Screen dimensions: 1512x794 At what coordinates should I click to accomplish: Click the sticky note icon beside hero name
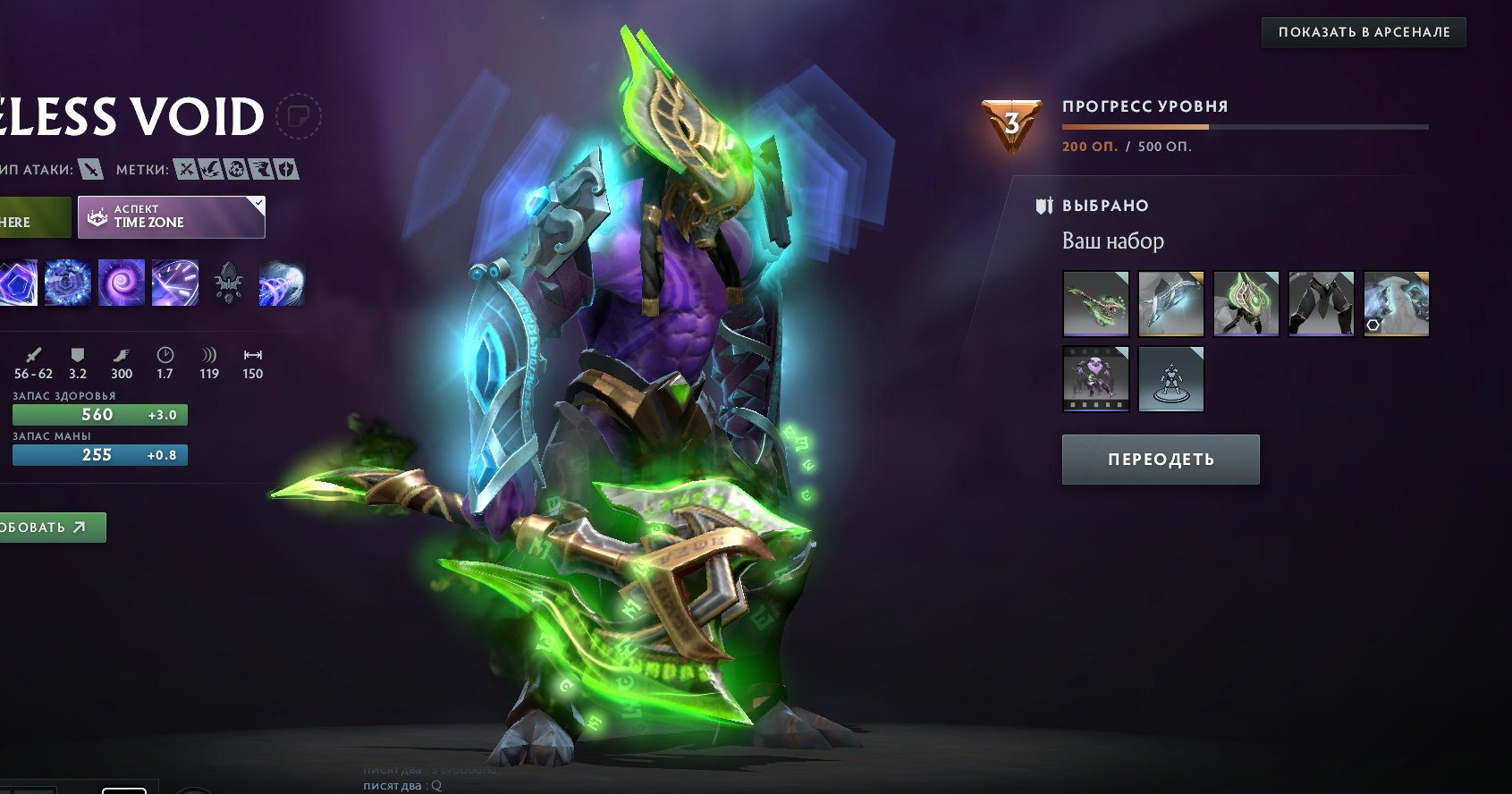point(299,116)
